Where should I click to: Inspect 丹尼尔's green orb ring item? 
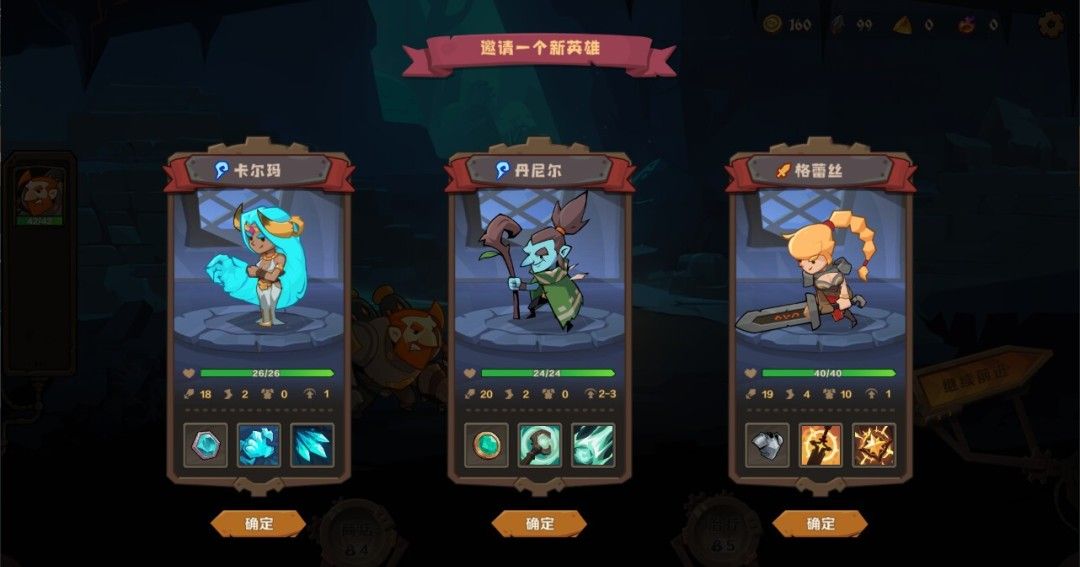coord(486,445)
